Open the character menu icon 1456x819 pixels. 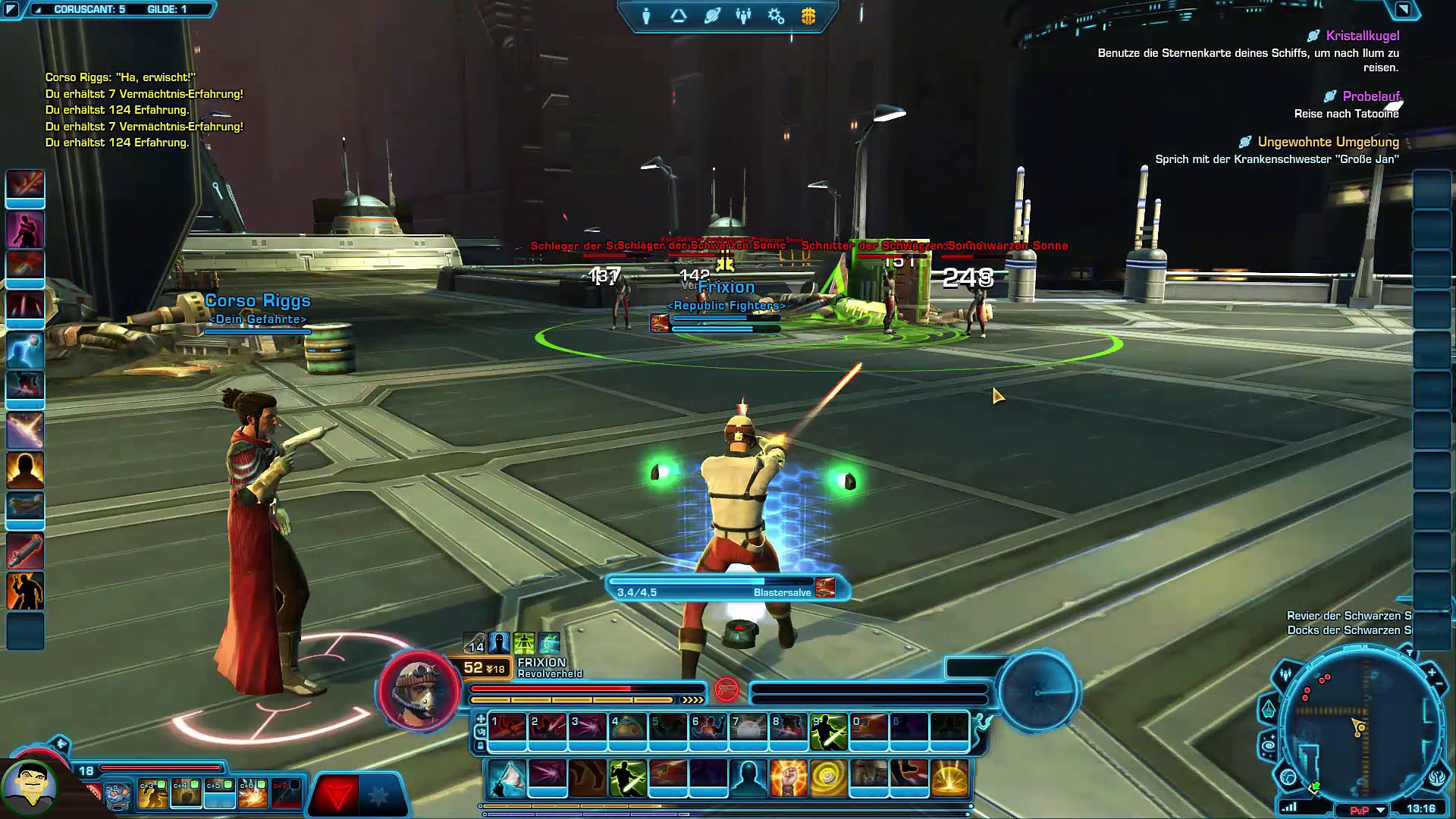point(647,16)
